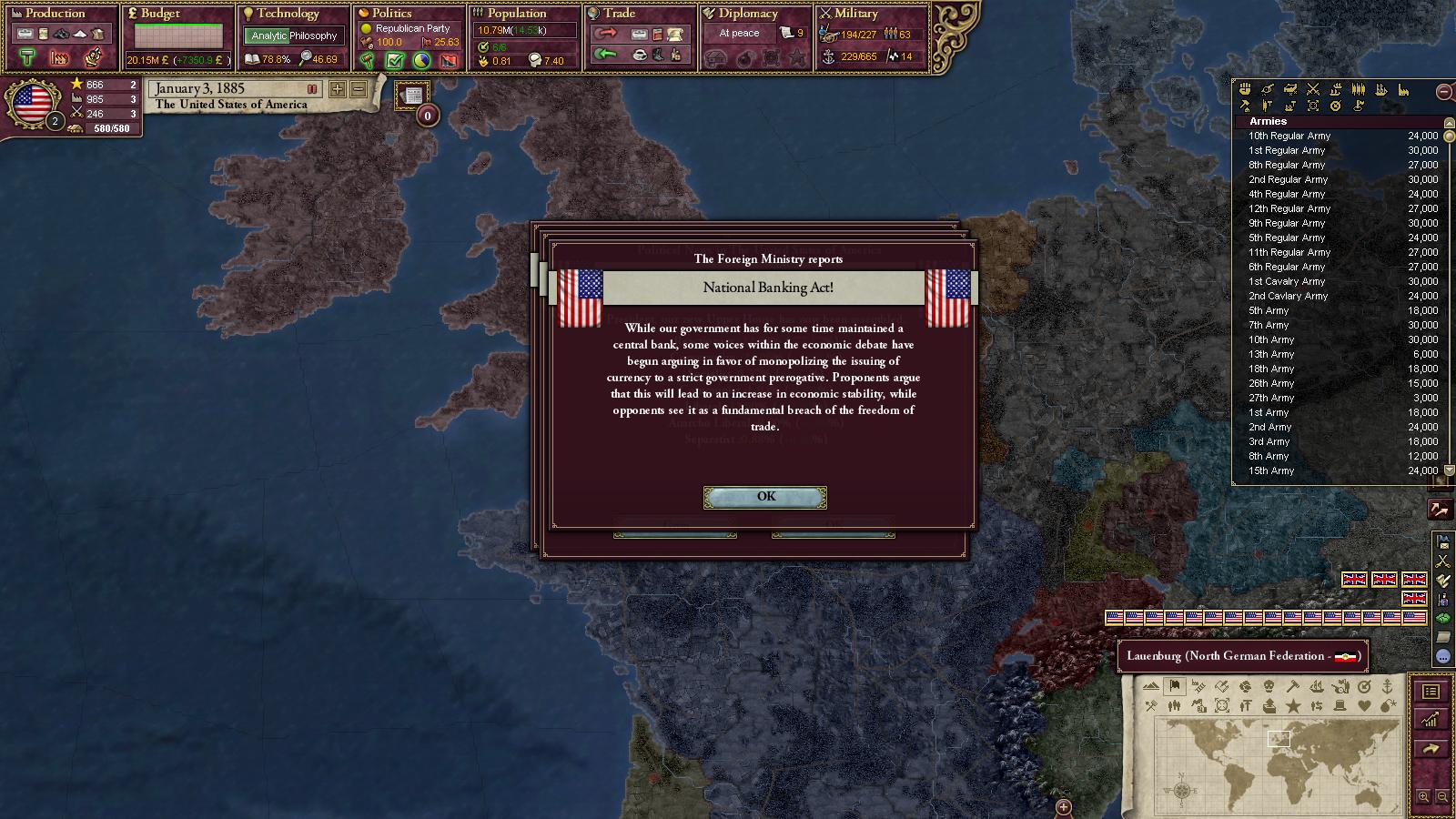Viewport: 1456px width, 819px height.
Task: Open the Military tab
Action: [855, 14]
